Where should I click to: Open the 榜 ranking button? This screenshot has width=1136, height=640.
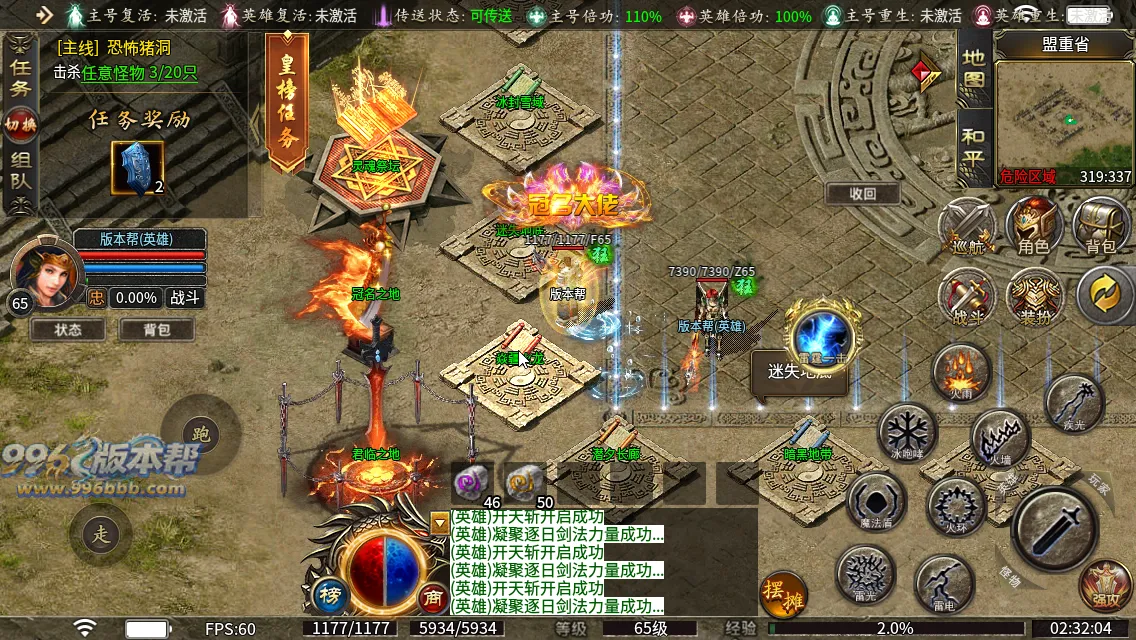pyautogui.click(x=330, y=594)
